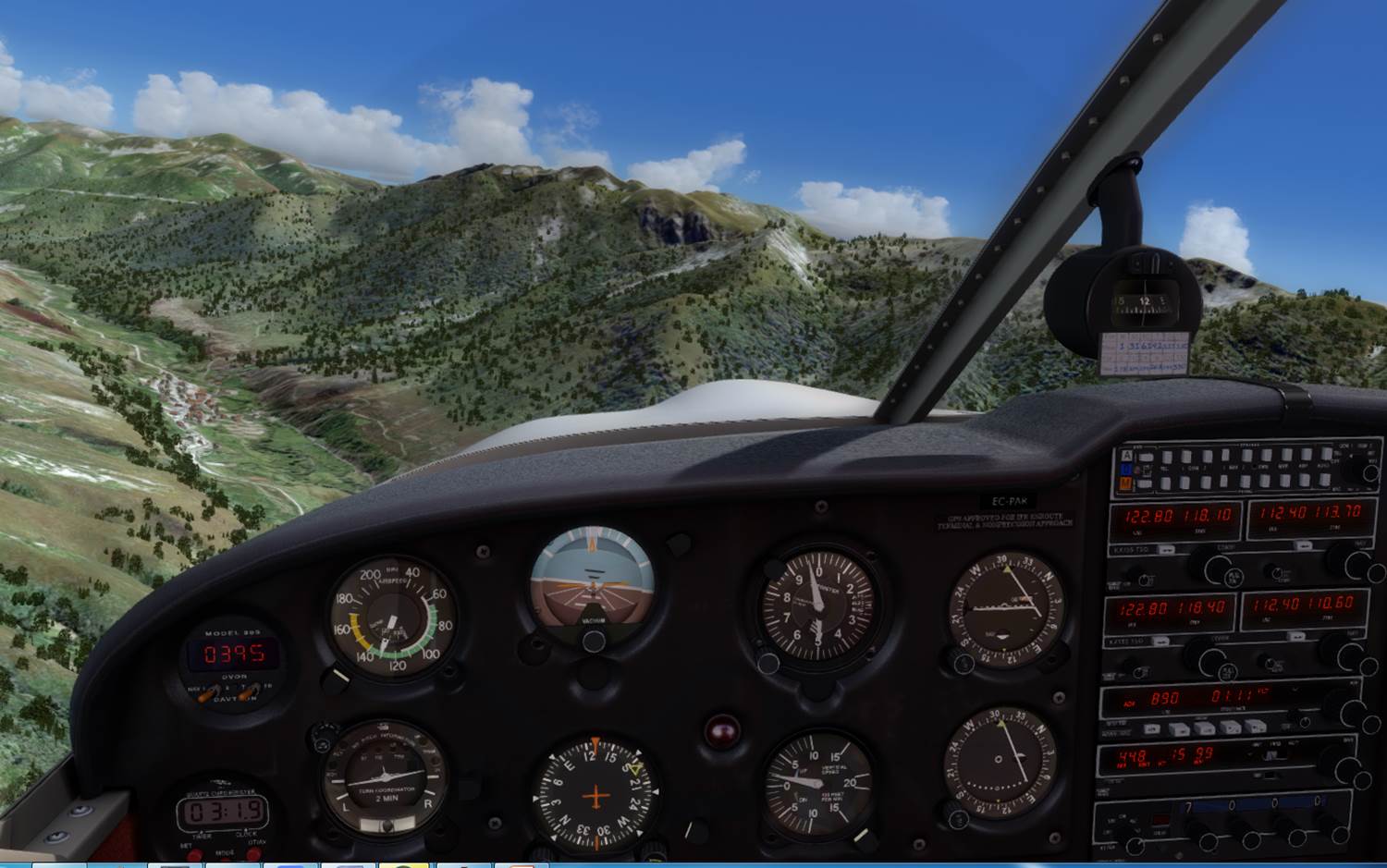Image resolution: width=1387 pixels, height=868 pixels.
Task: Turn the upper VOR indicator's OBS knob
Action: 958,662
